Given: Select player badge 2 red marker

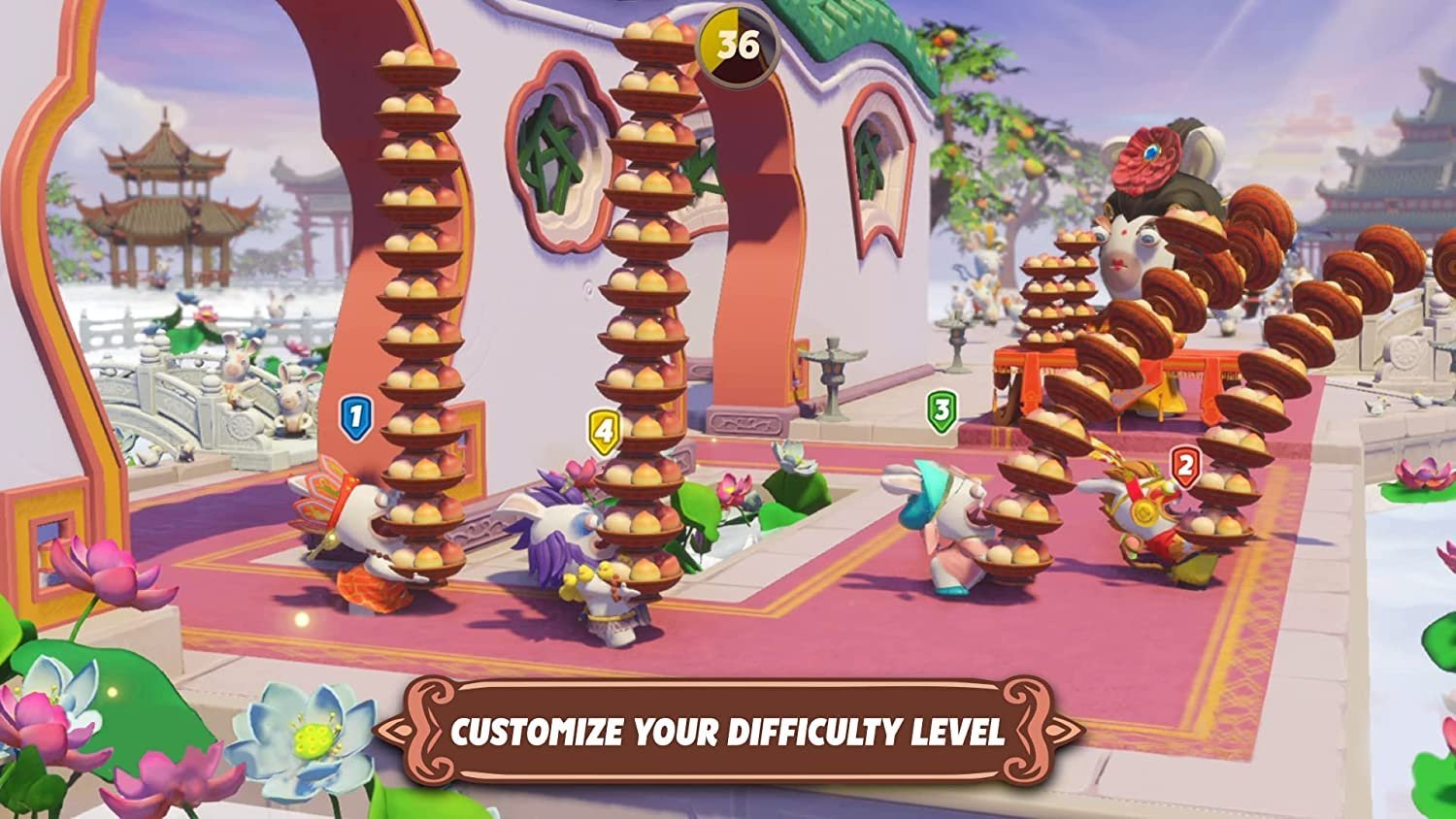Looking at the screenshot, I should [x=1185, y=464].
